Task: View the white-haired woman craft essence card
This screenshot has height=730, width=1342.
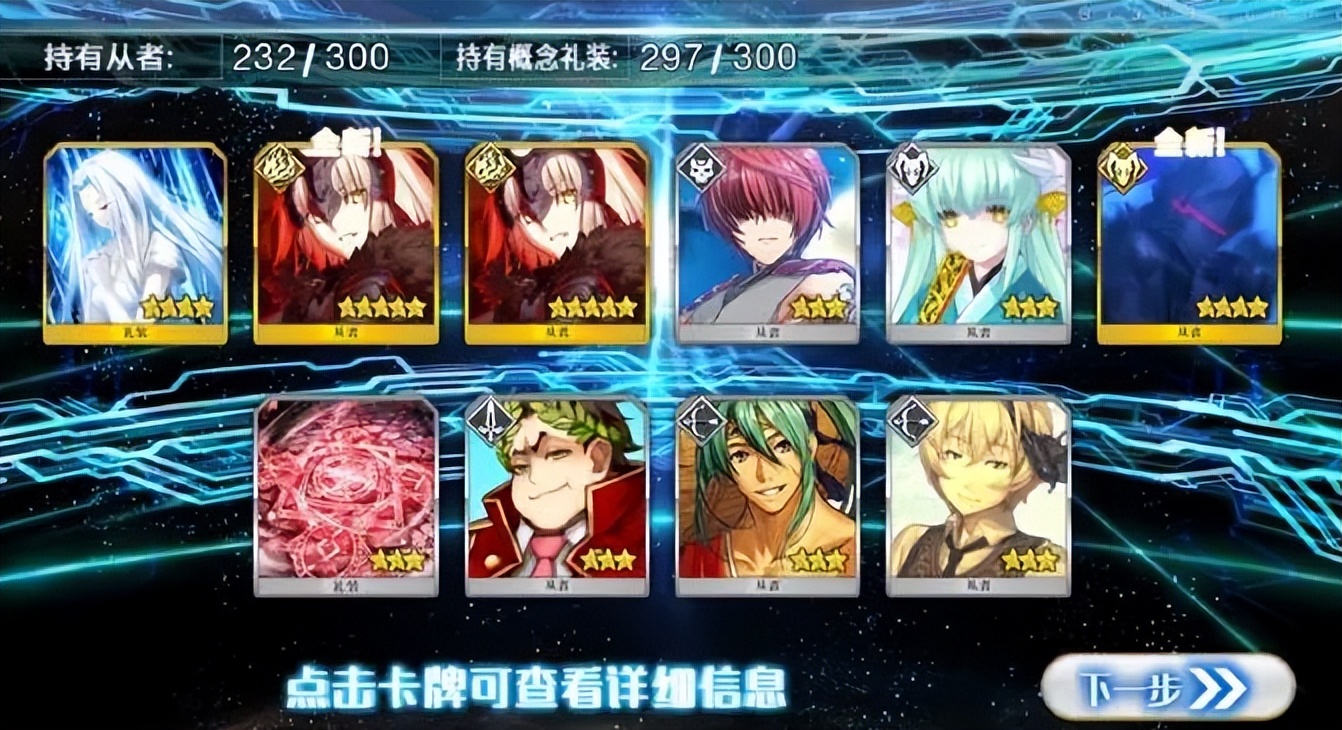Action: 135,243
